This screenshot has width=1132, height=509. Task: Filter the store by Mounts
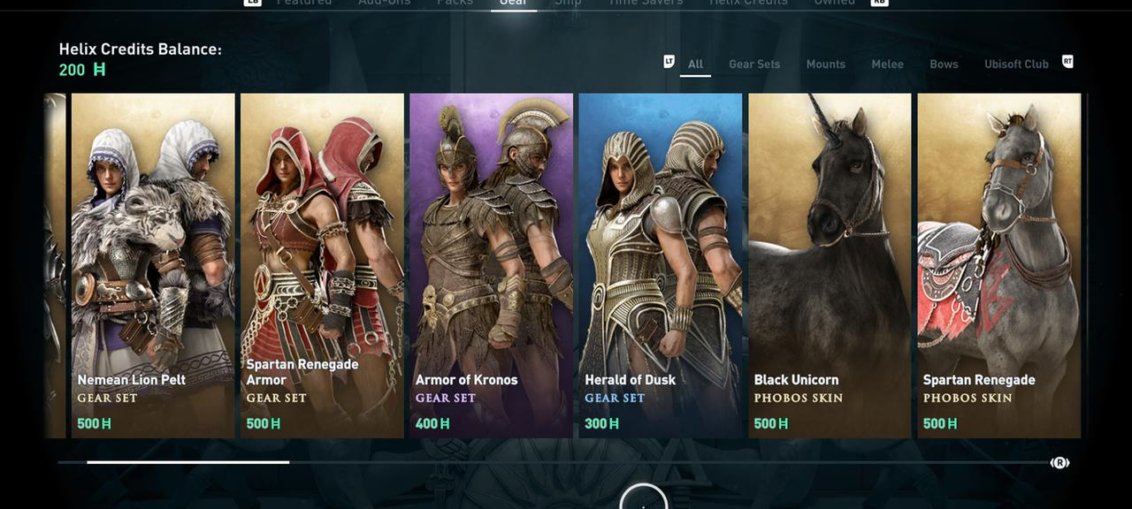coord(825,64)
